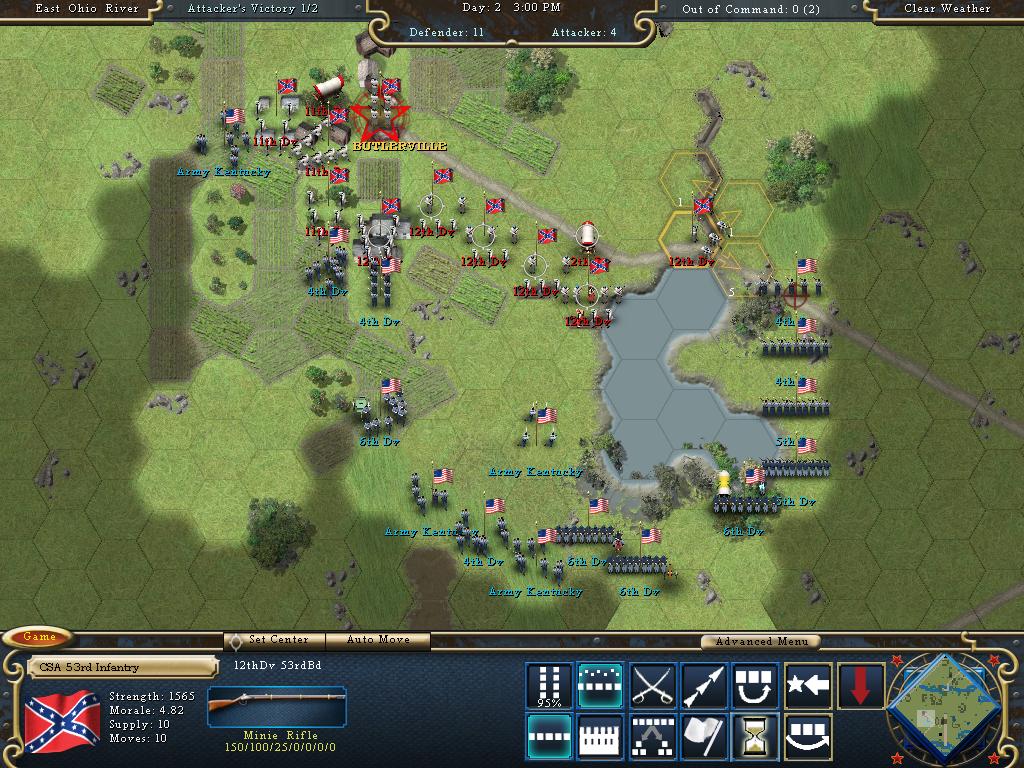Activate Auto Move
Image resolution: width=1024 pixels, height=768 pixels.
379,640
